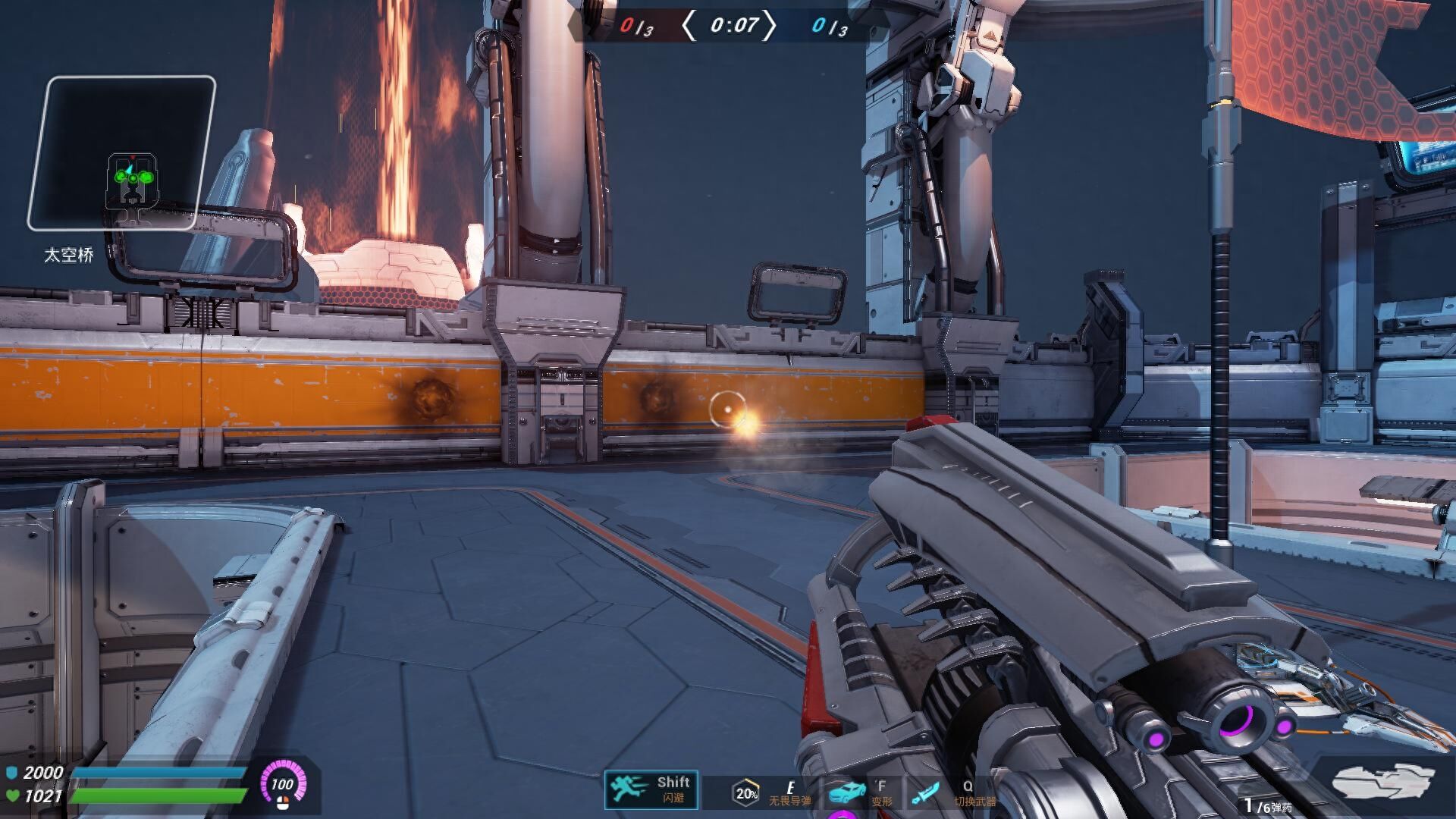Choose the knife switch-weapon icon
The height and width of the screenshot is (819, 1456).
926,793
